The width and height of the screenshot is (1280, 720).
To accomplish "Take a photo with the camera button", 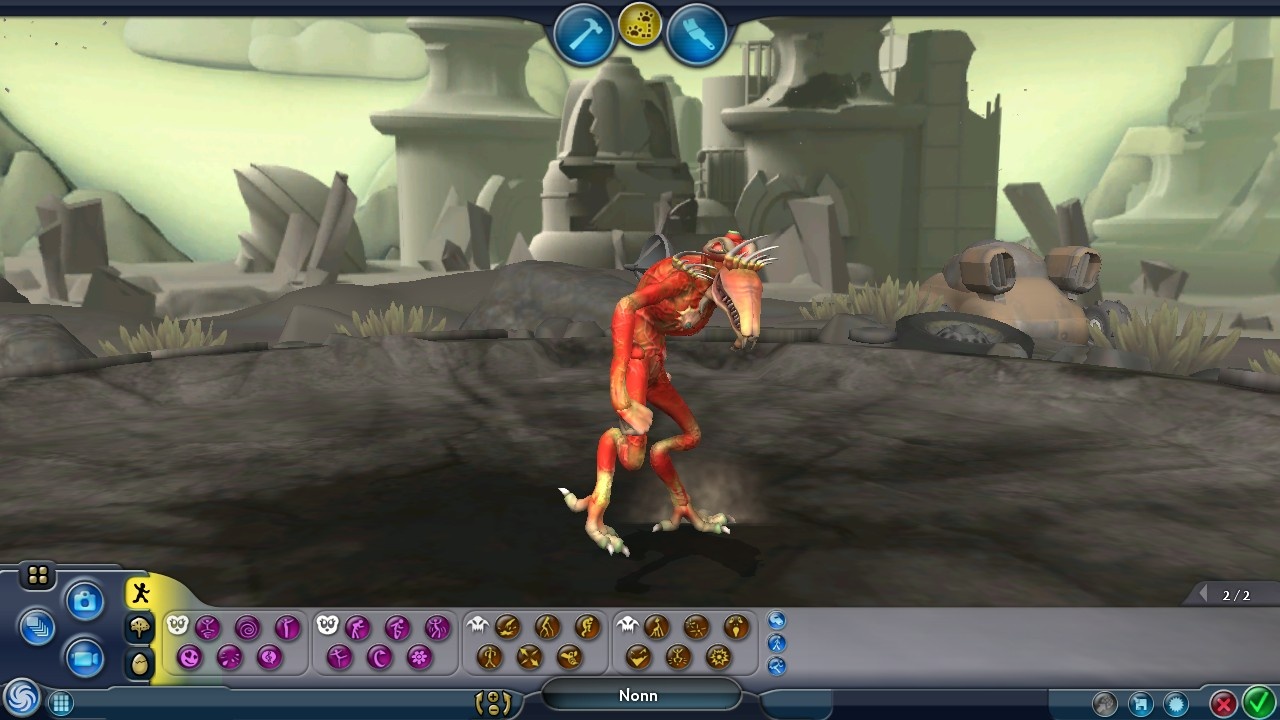I will coord(85,601).
